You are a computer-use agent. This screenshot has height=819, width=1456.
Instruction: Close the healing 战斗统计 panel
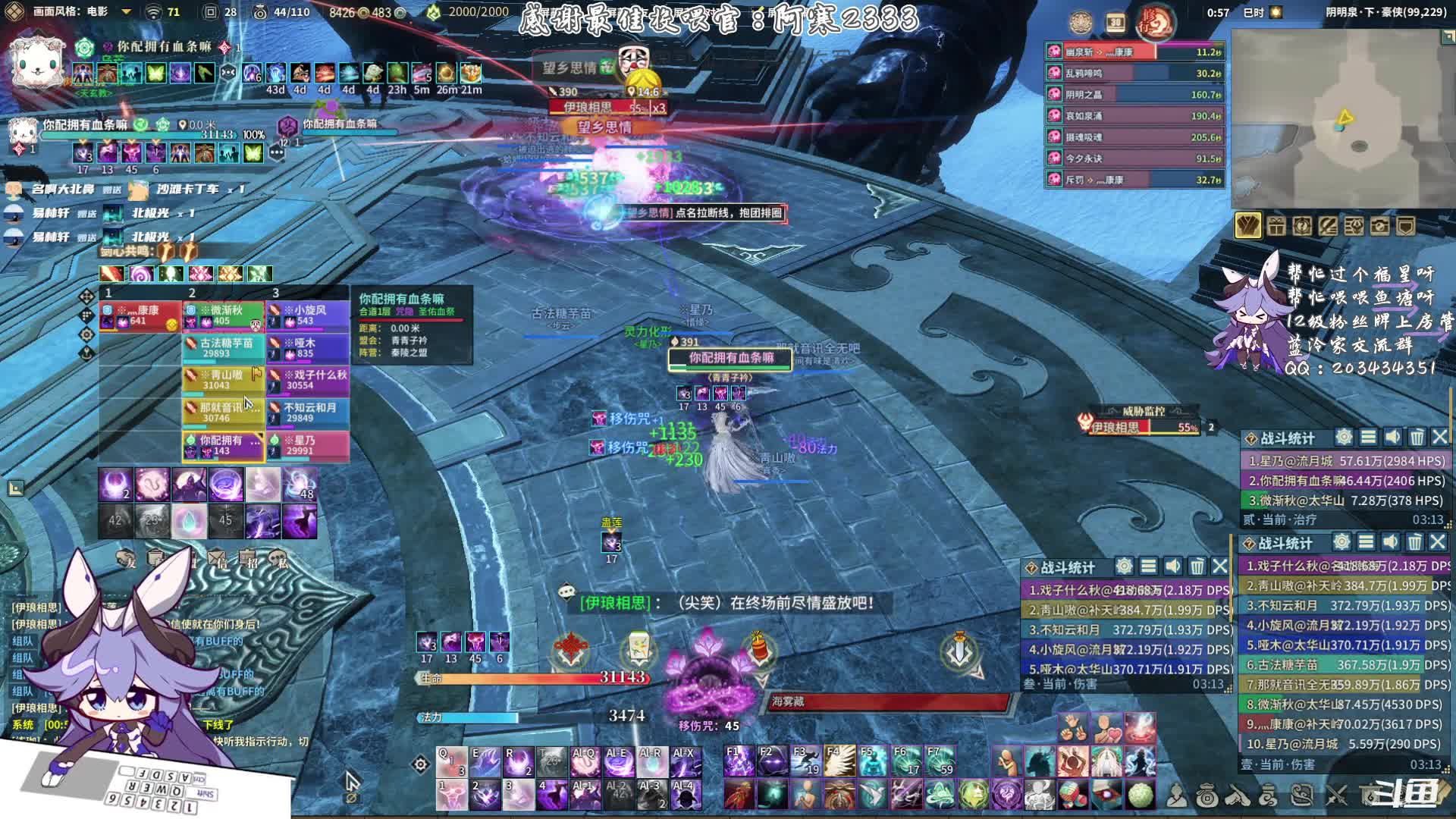point(1439,437)
